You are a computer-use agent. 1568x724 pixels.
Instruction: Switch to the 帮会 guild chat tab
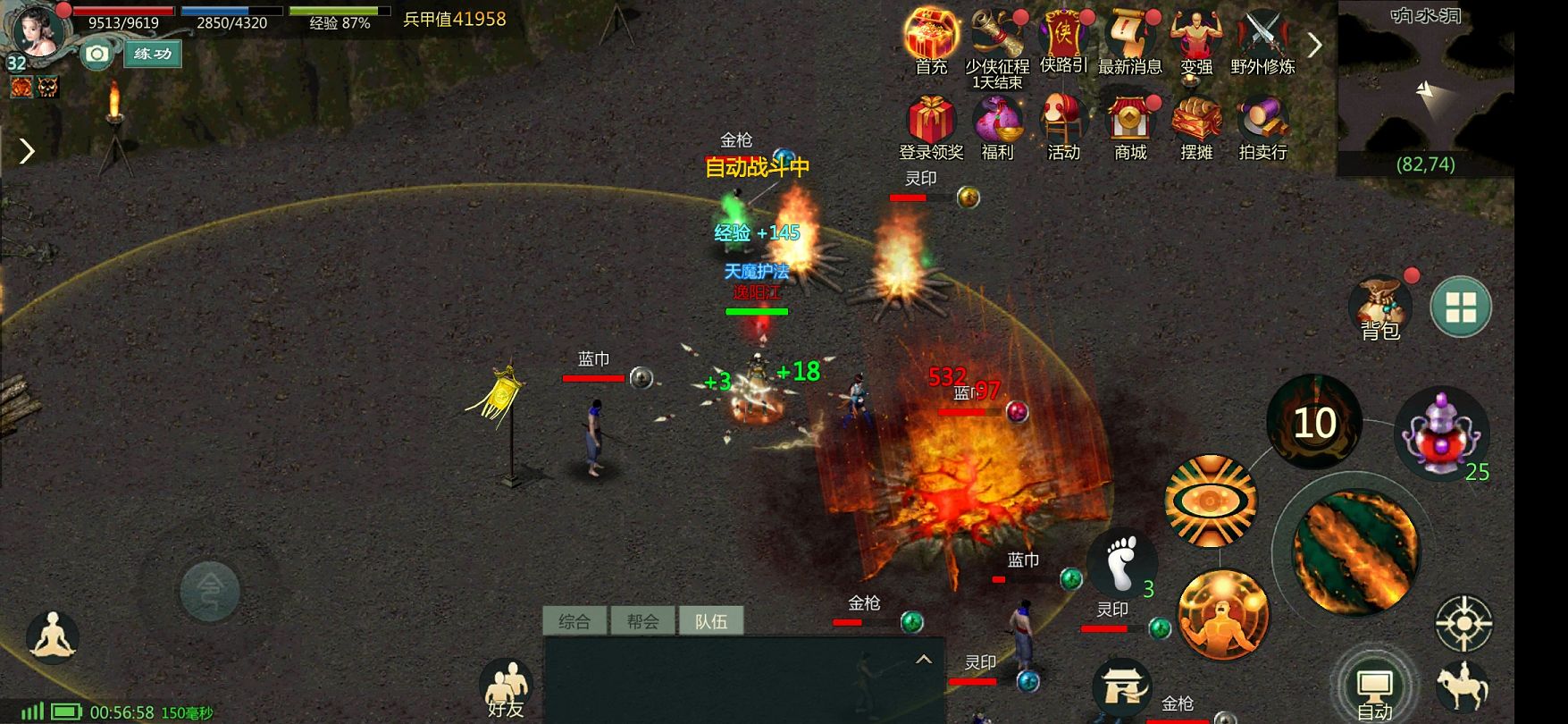(x=642, y=621)
